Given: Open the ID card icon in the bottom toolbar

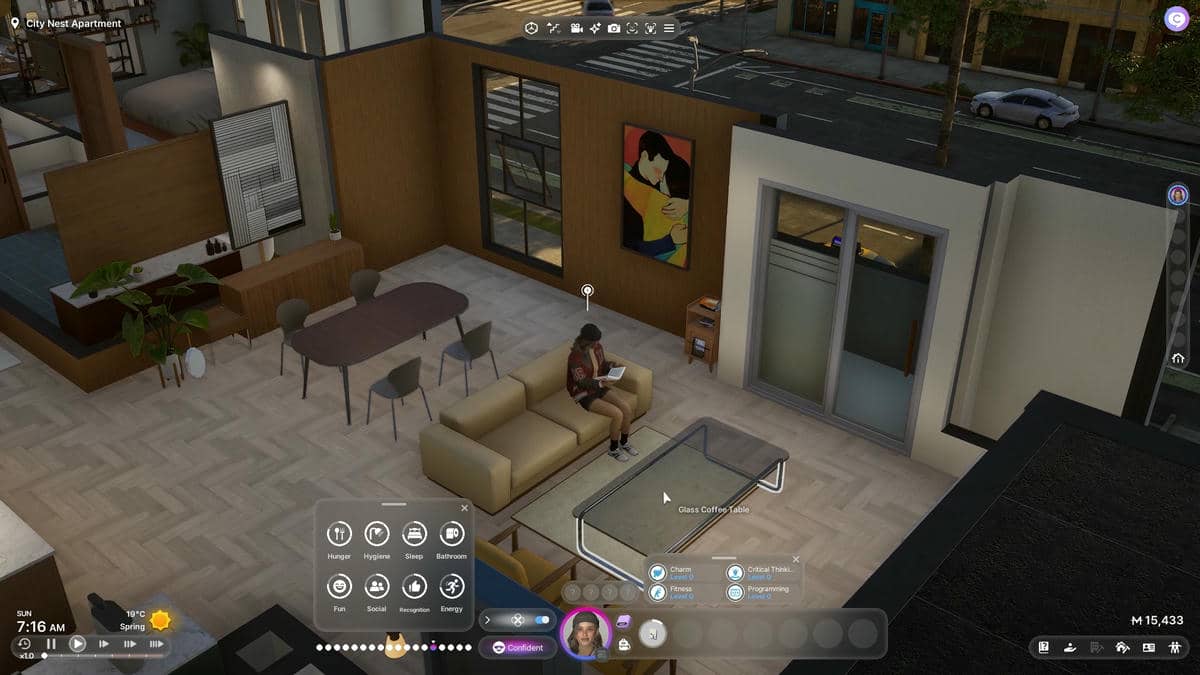Looking at the screenshot, I should [1148, 647].
